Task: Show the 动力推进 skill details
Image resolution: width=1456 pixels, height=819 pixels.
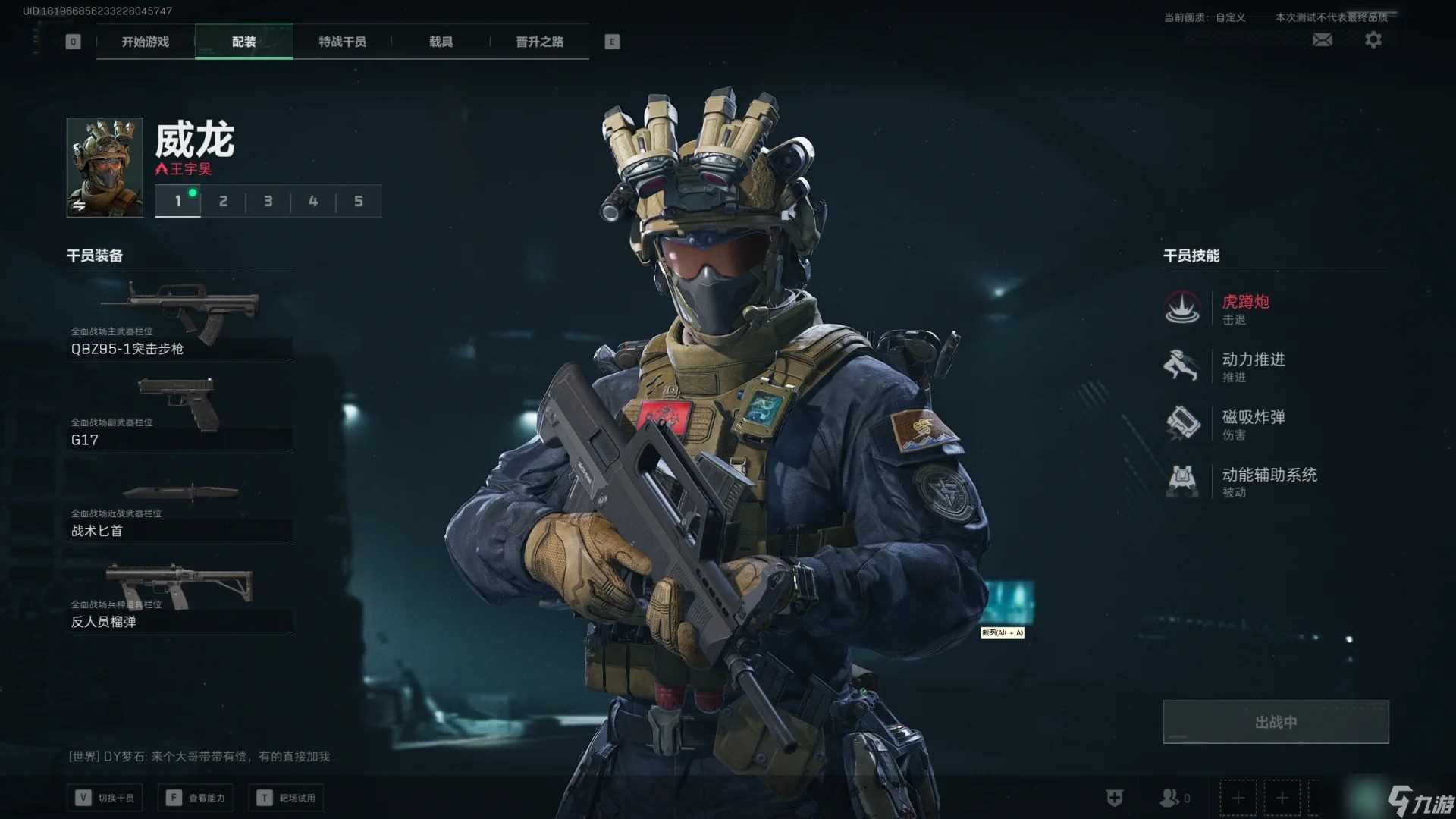Action: (1253, 366)
